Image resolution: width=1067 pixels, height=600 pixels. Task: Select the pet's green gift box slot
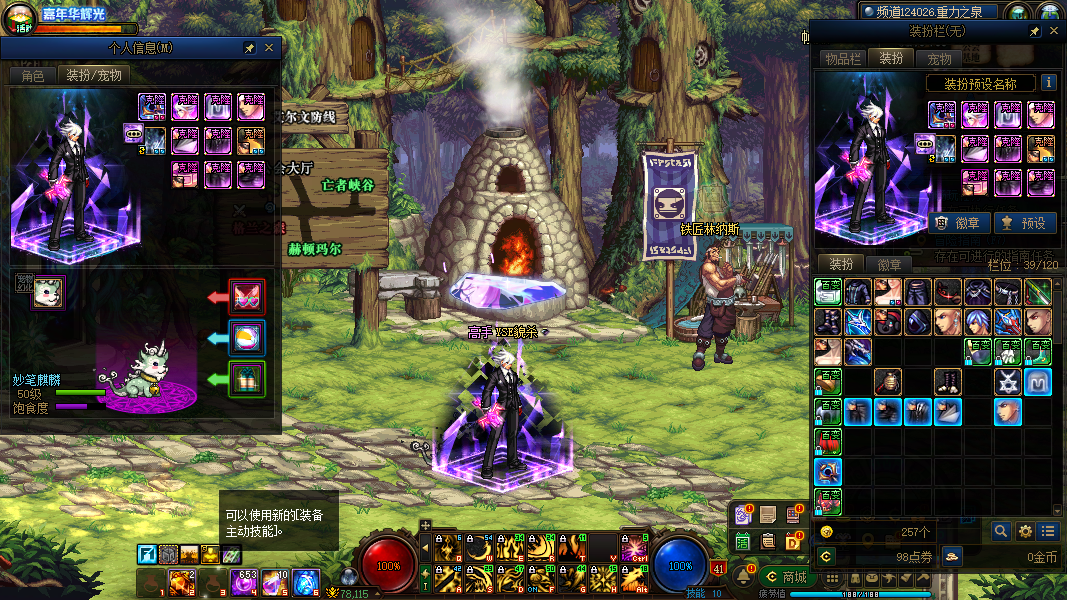point(246,379)
